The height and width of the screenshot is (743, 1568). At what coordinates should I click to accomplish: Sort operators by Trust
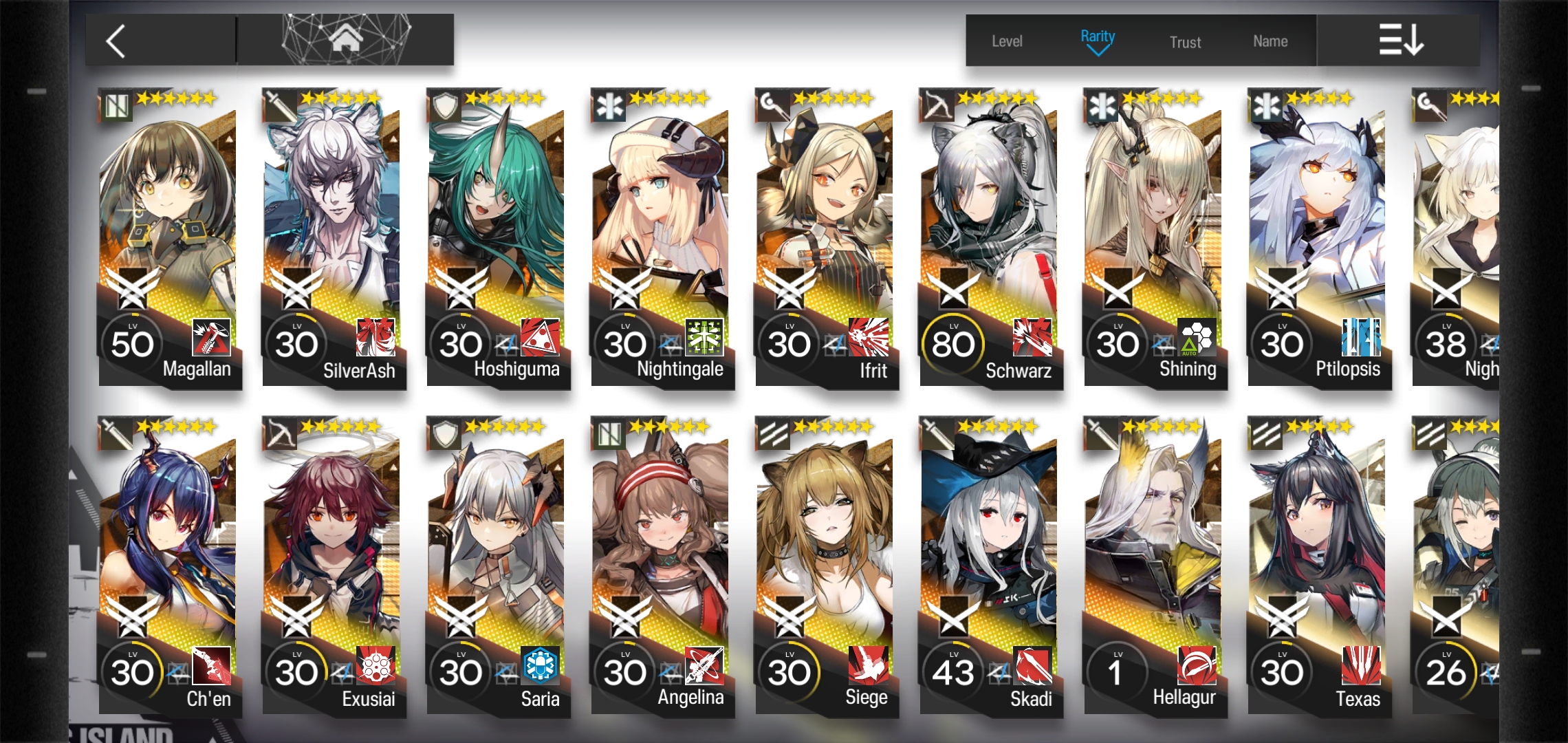1185,42
